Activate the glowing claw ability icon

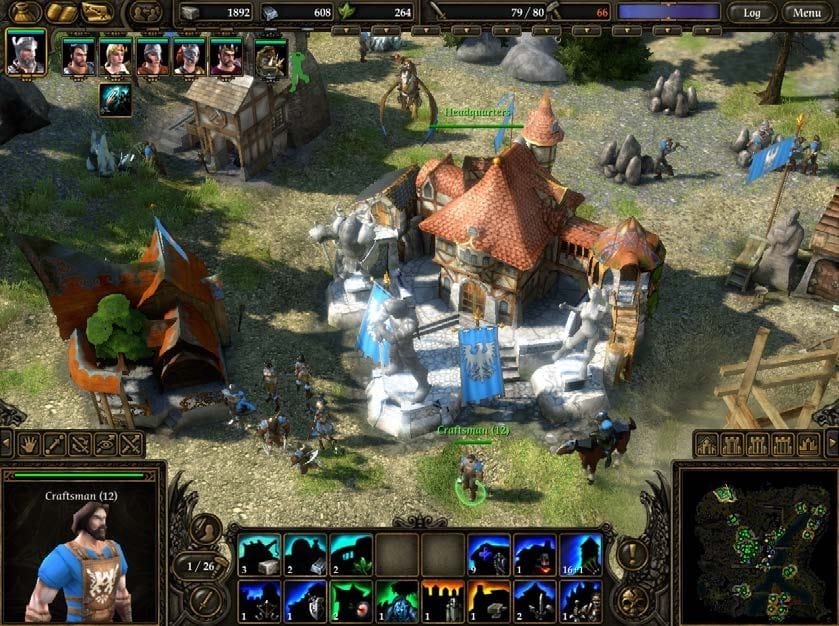pyautogui.click(x=115, y=100)
